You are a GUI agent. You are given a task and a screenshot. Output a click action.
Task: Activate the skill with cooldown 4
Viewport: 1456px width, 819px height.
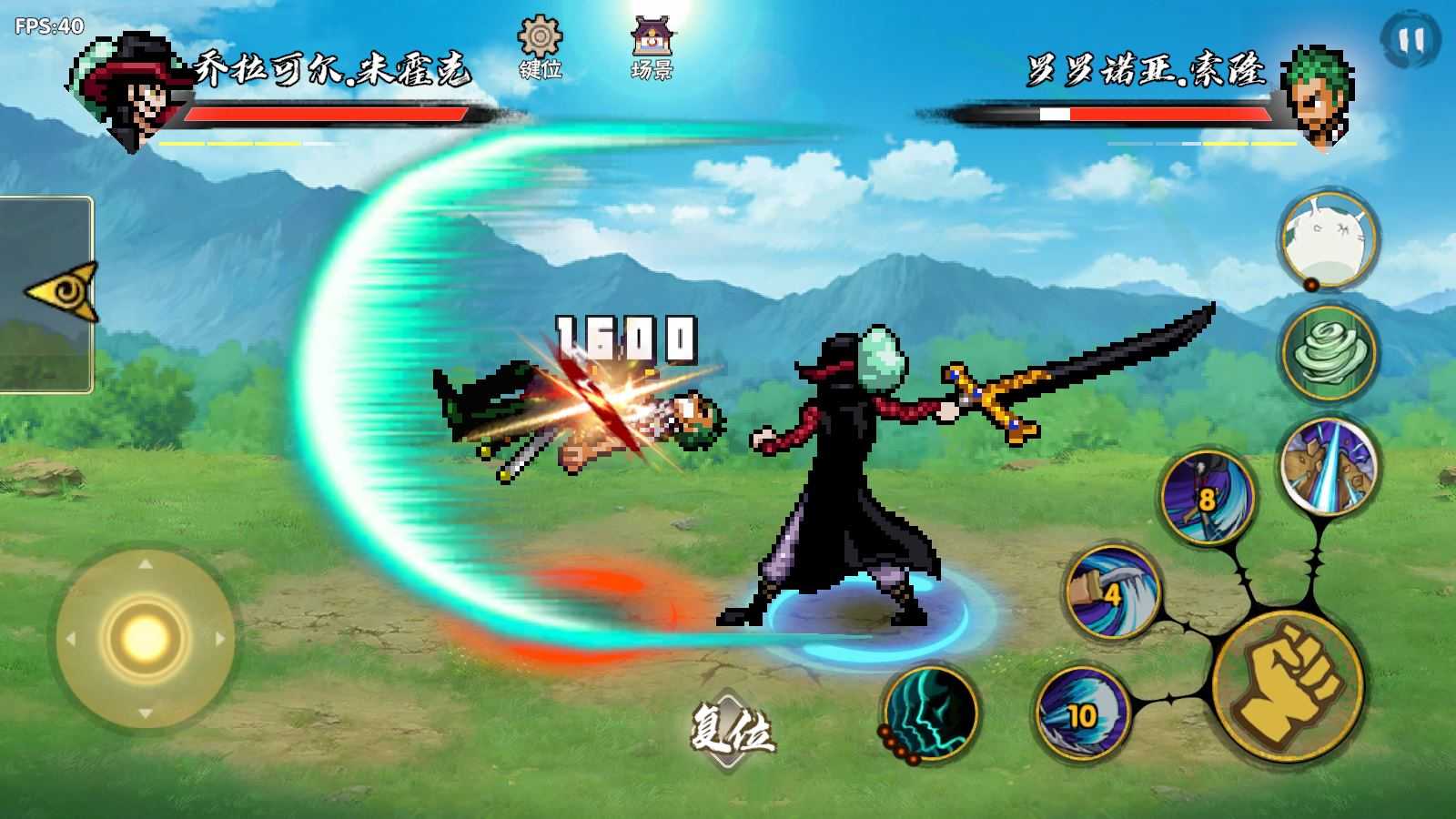coord(1112,591)
